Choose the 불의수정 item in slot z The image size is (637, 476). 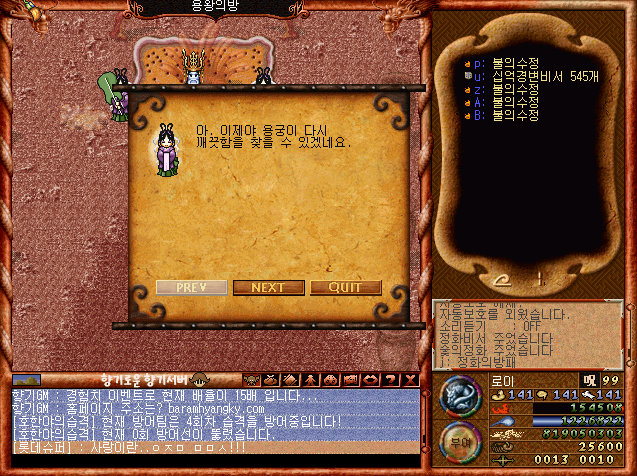509,88
